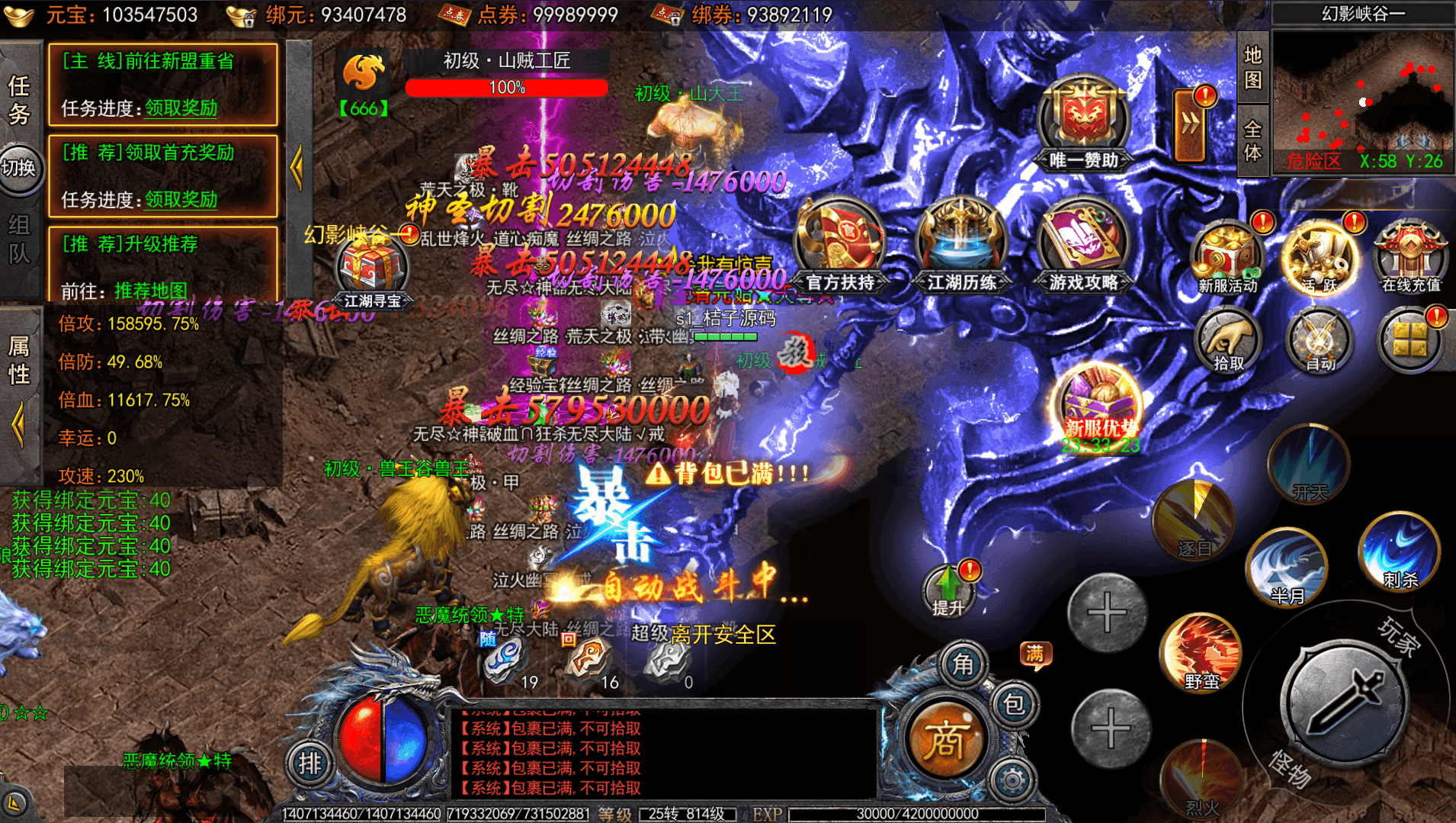
Task: Toggle the 自动 auto-battle button
Action: [x=1320, y=340]
